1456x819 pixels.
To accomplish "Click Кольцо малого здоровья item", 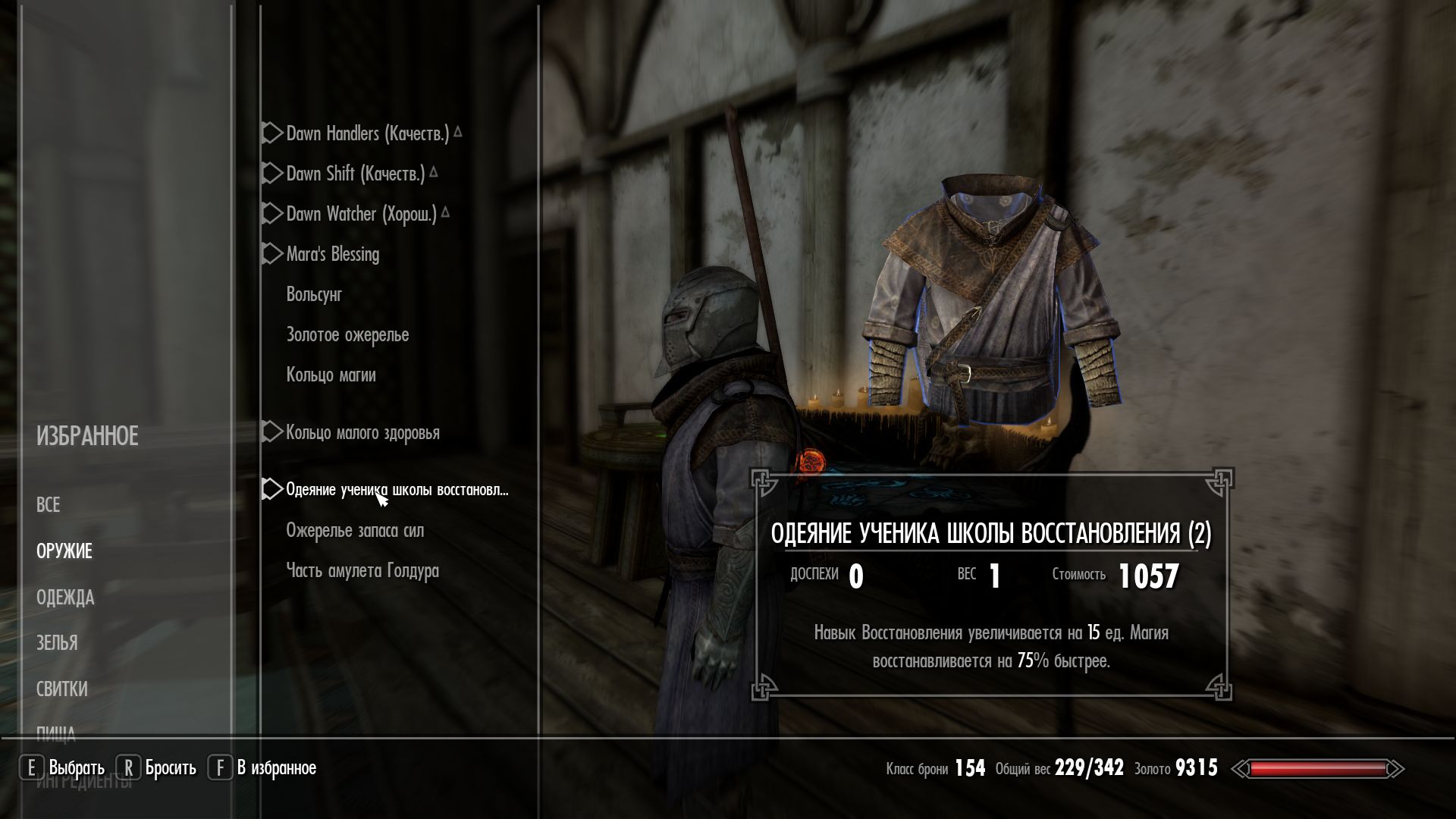I will coord(362,433).
